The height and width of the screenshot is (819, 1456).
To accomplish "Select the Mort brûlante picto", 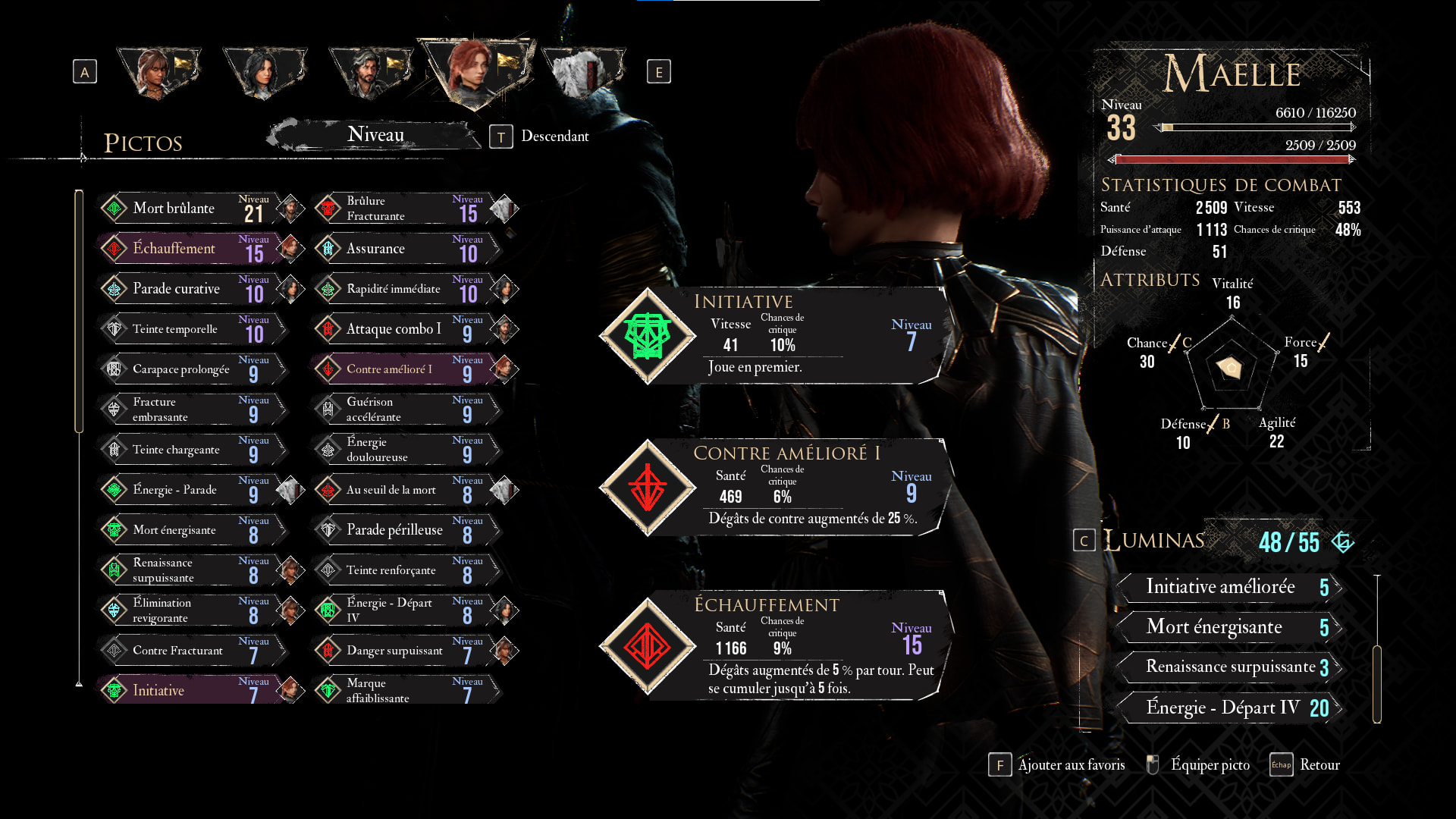I will point(190,208).
